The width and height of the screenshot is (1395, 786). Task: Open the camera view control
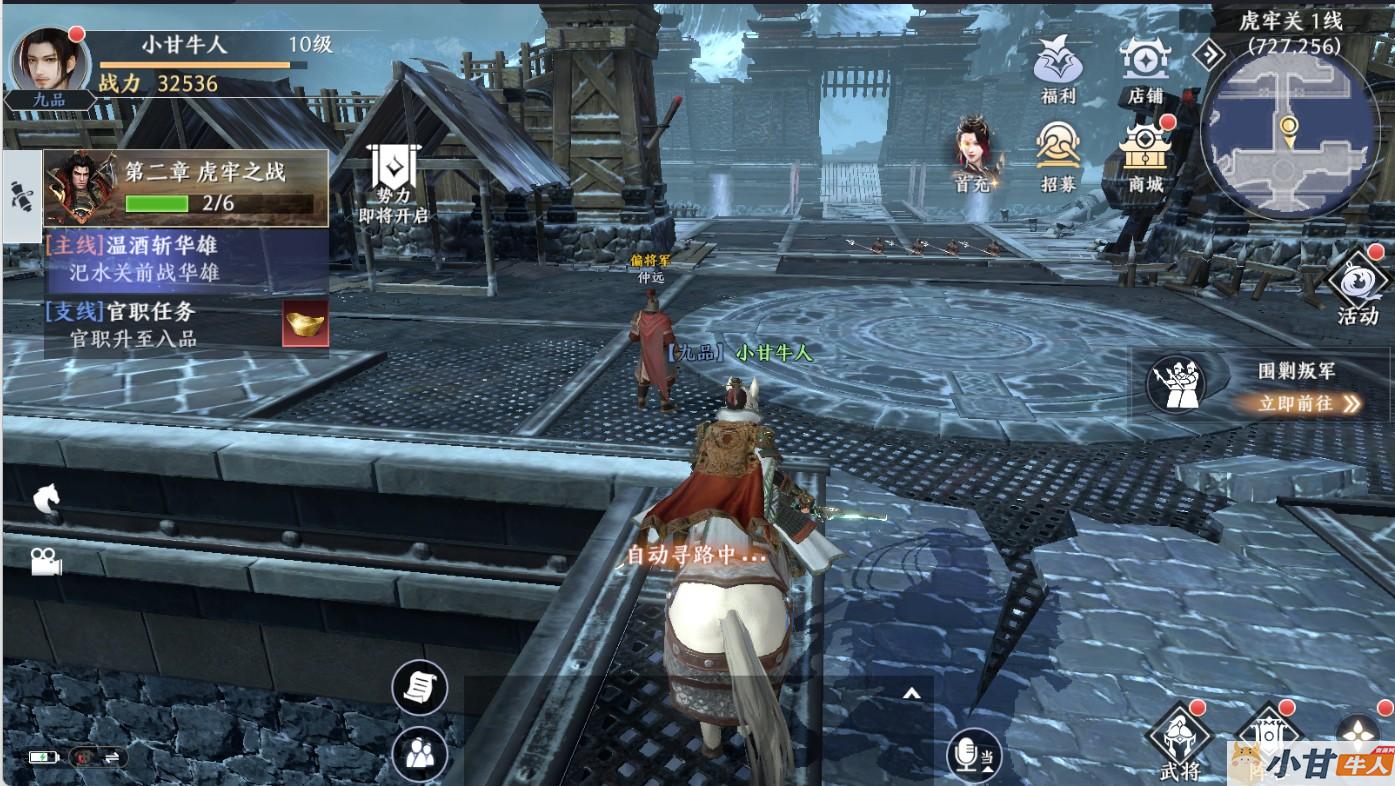tap(45, 563)
